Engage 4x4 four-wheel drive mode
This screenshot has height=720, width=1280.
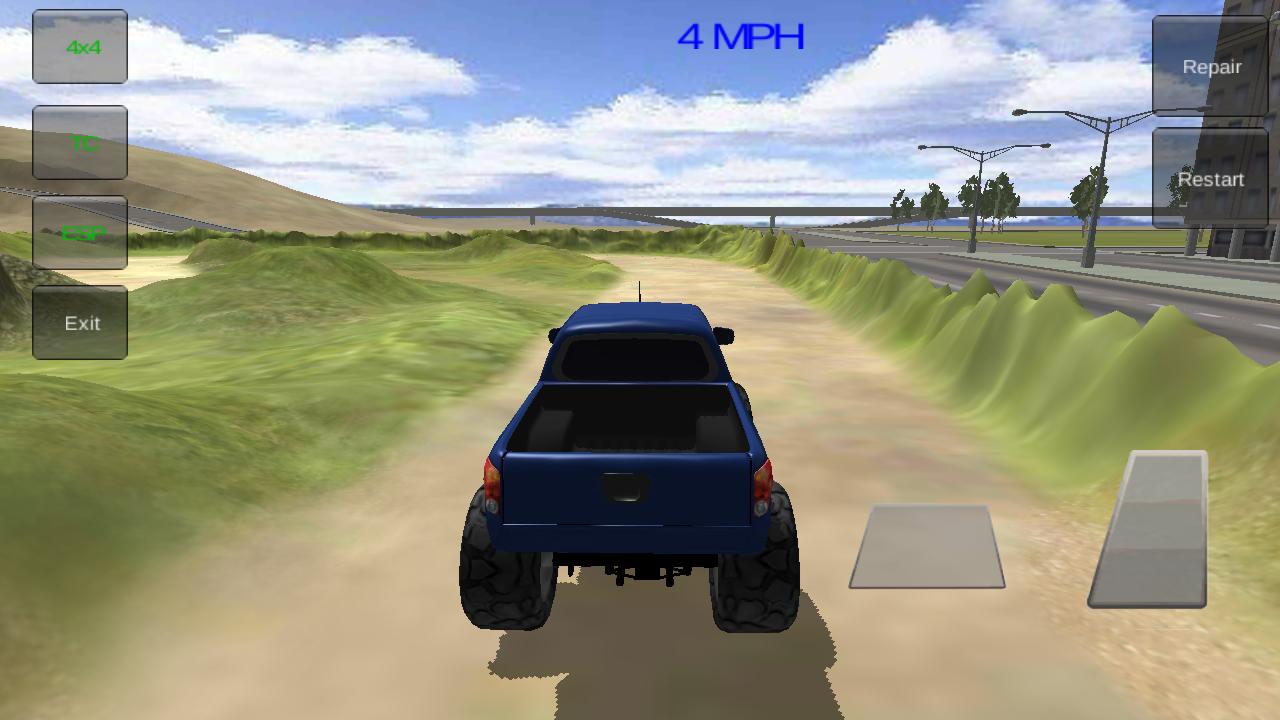(x=80, y=46)
